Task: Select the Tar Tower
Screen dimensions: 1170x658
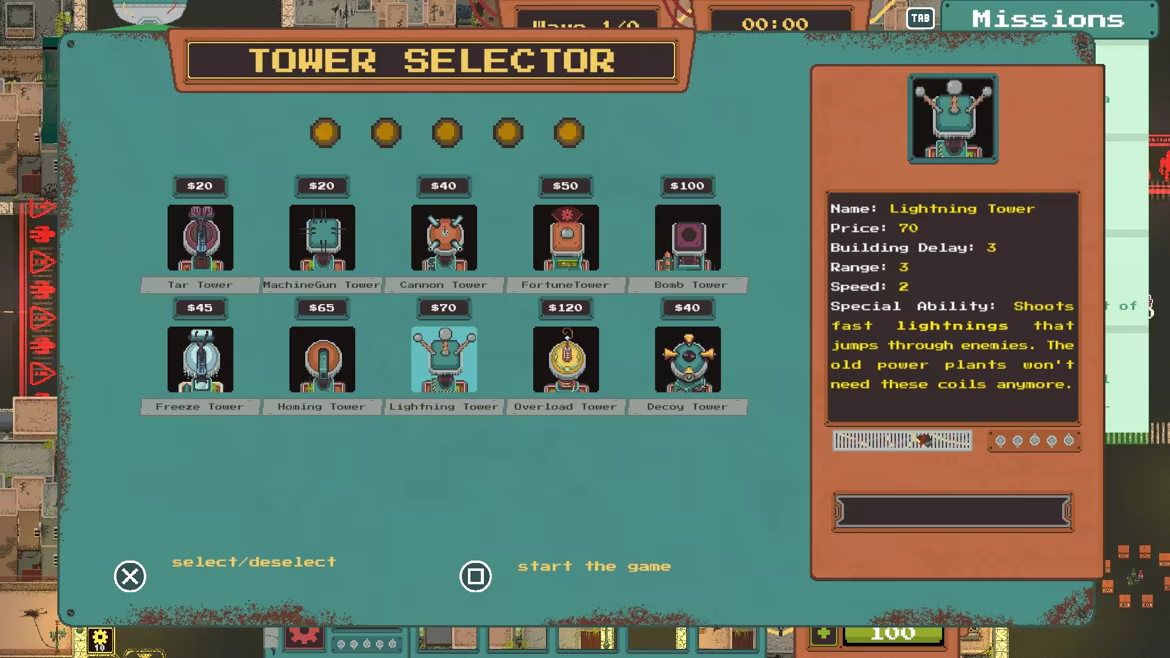Action: (200, 238)
